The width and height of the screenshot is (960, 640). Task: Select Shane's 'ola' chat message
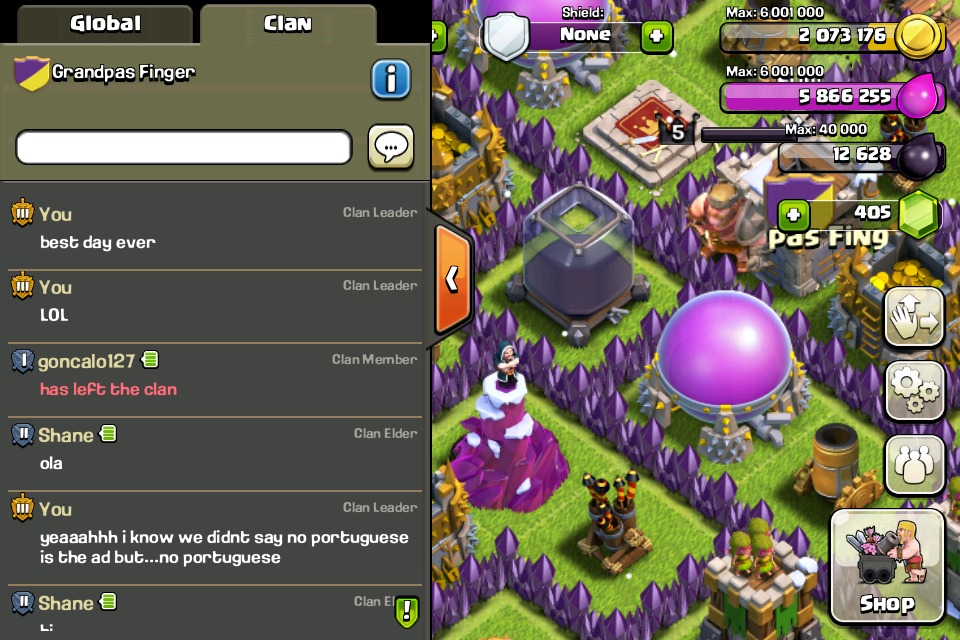coord(51,463)
